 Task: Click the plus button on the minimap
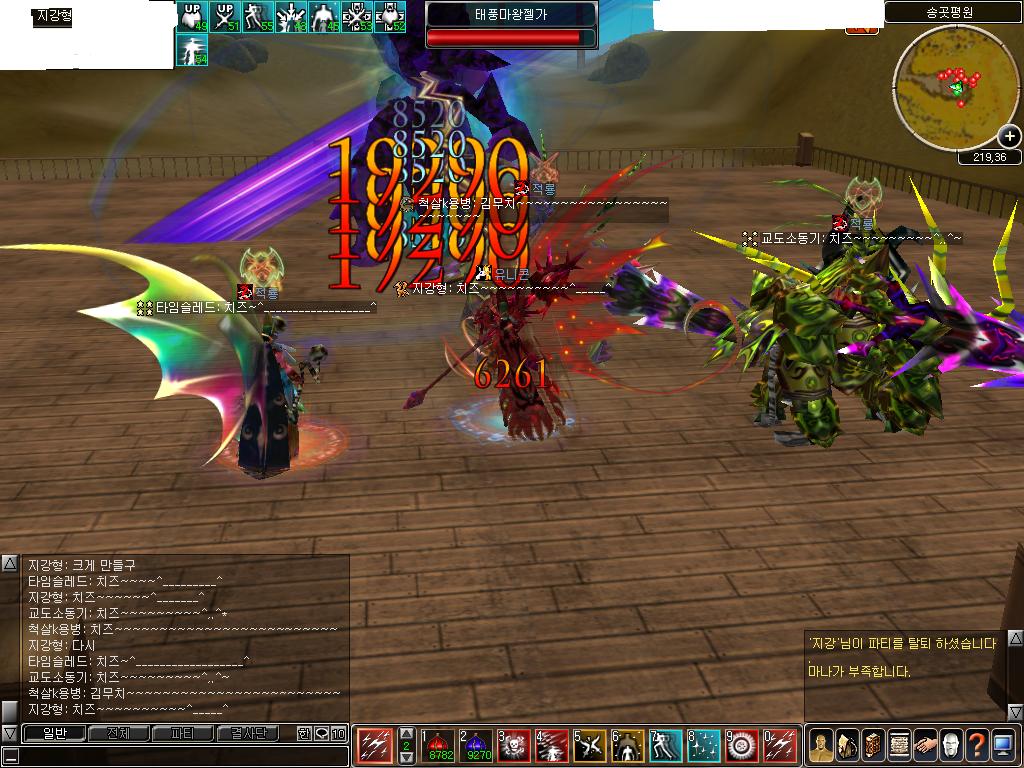coord(1009,137)
